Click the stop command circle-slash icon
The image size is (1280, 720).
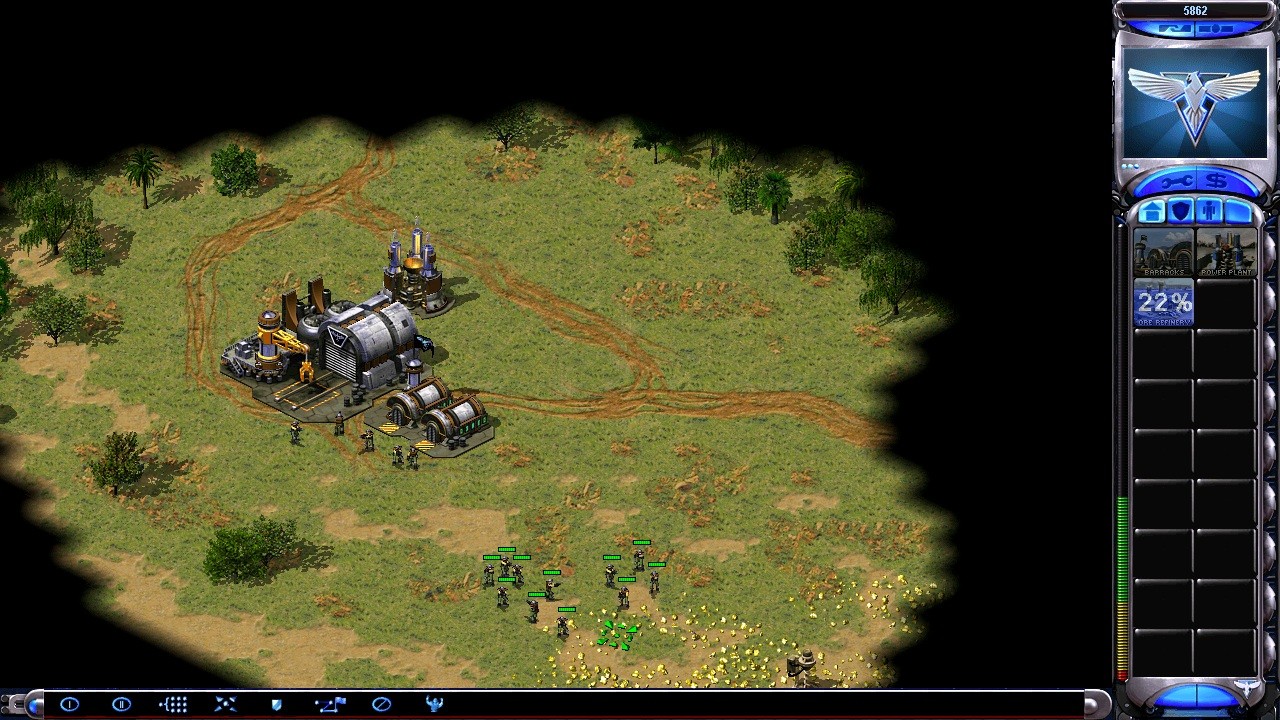click(x=381, y=704)
